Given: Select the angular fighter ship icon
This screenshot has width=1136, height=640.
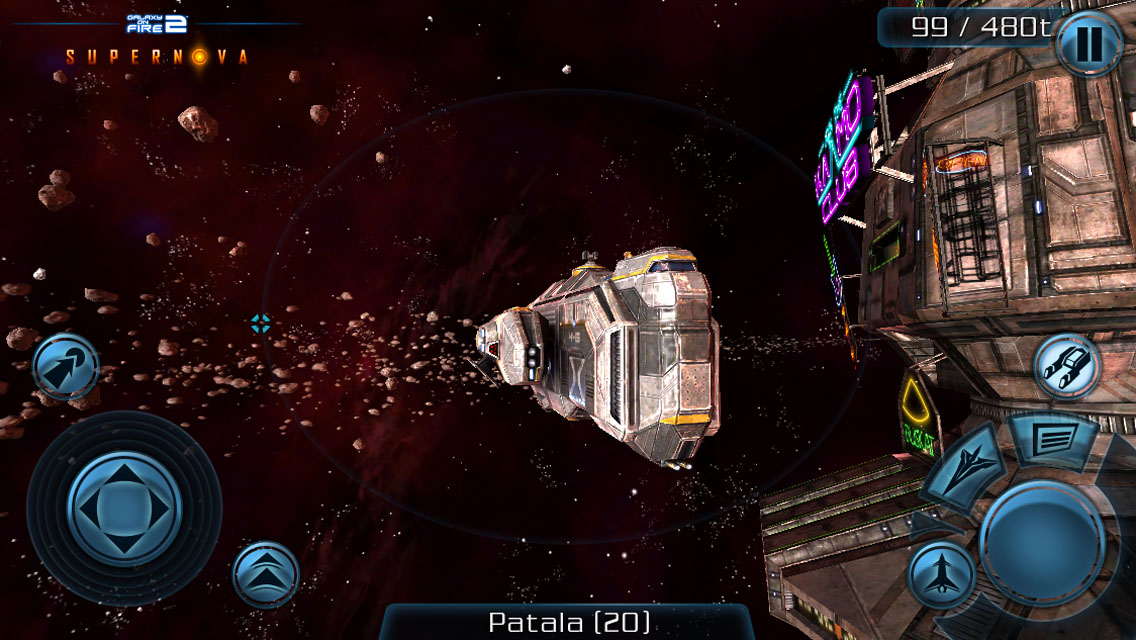Looking at the screenshot, I should (964, 467).
